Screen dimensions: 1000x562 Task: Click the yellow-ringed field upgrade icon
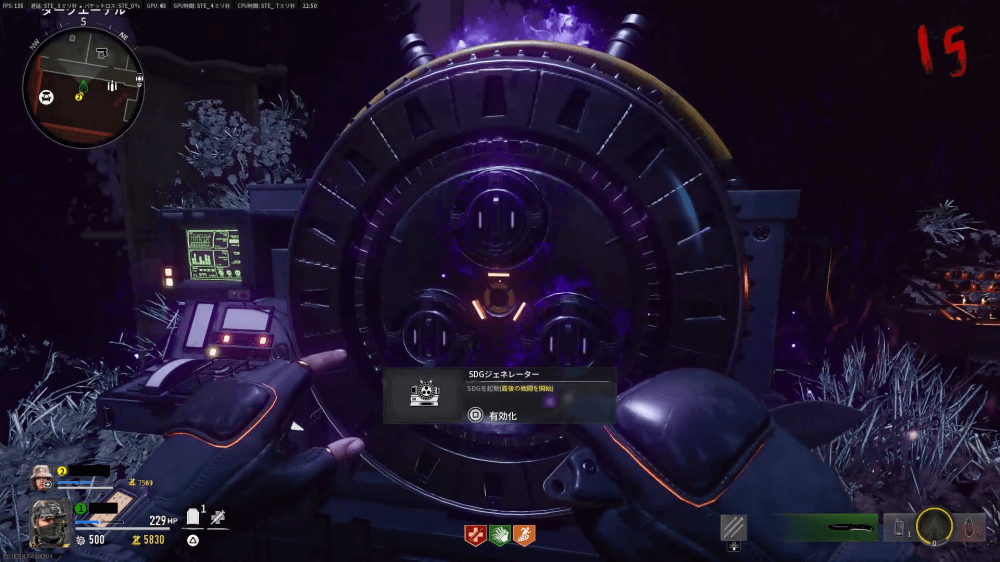click(x=934, y=526)
